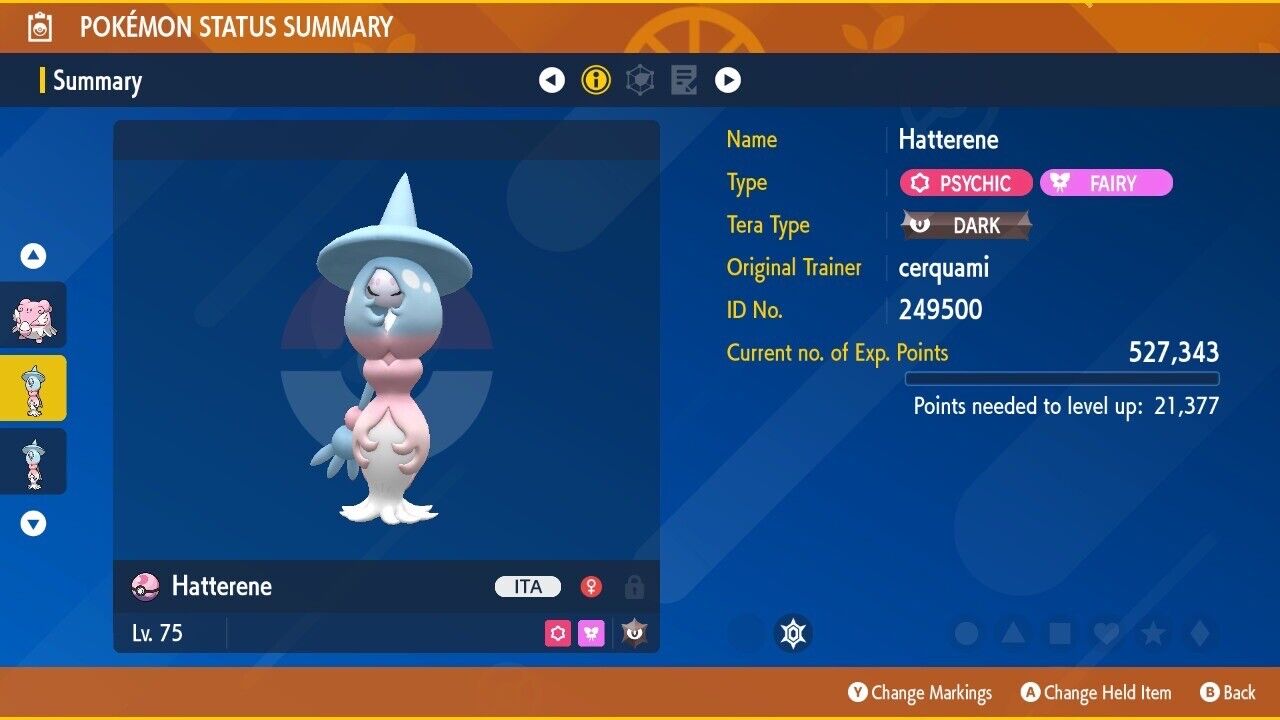The image size is (1280, 720).
Task: Select the highlighted info summary tab
Action: 596,80
